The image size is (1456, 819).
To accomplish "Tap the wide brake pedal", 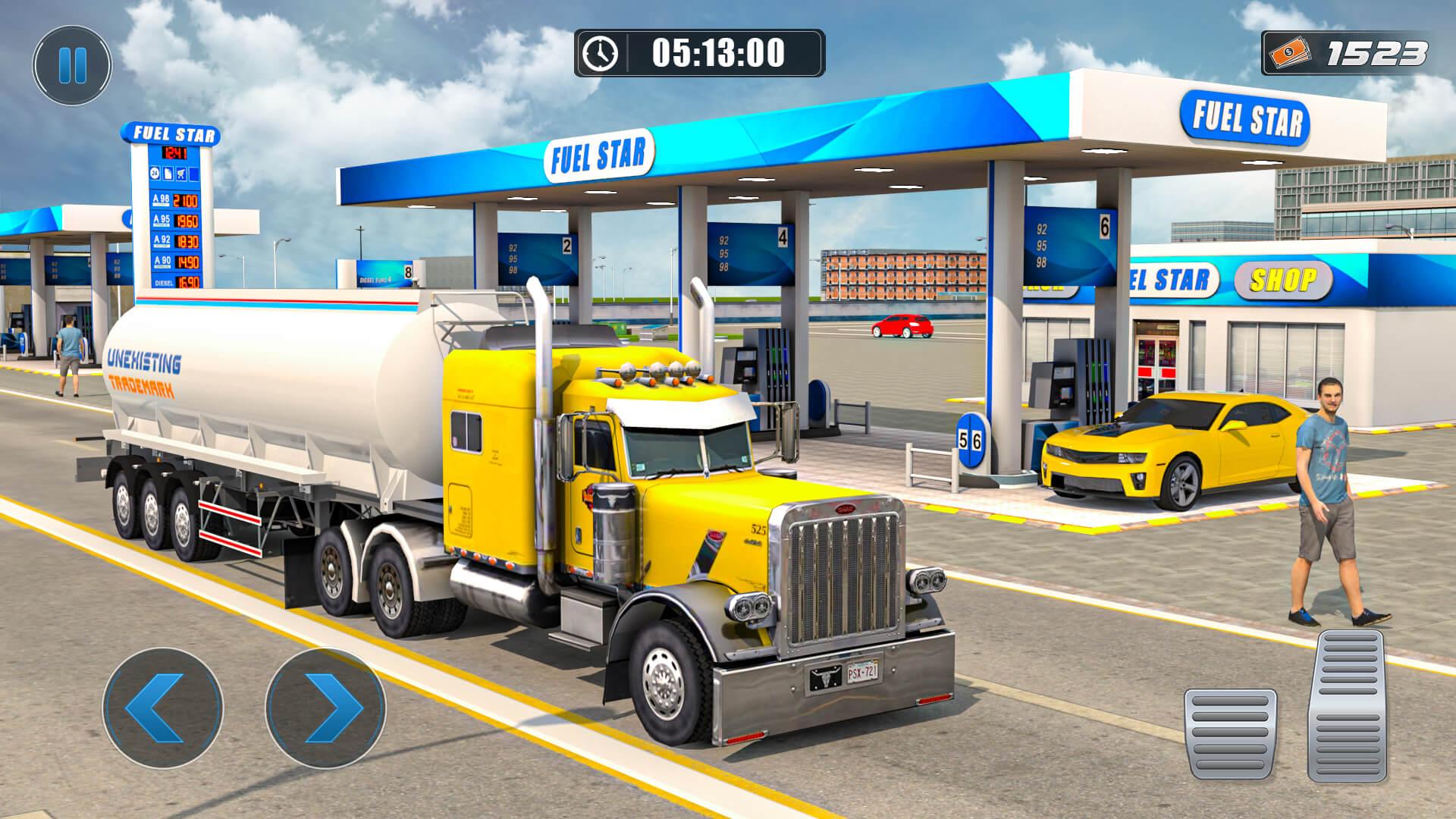I will point(1230,733).
